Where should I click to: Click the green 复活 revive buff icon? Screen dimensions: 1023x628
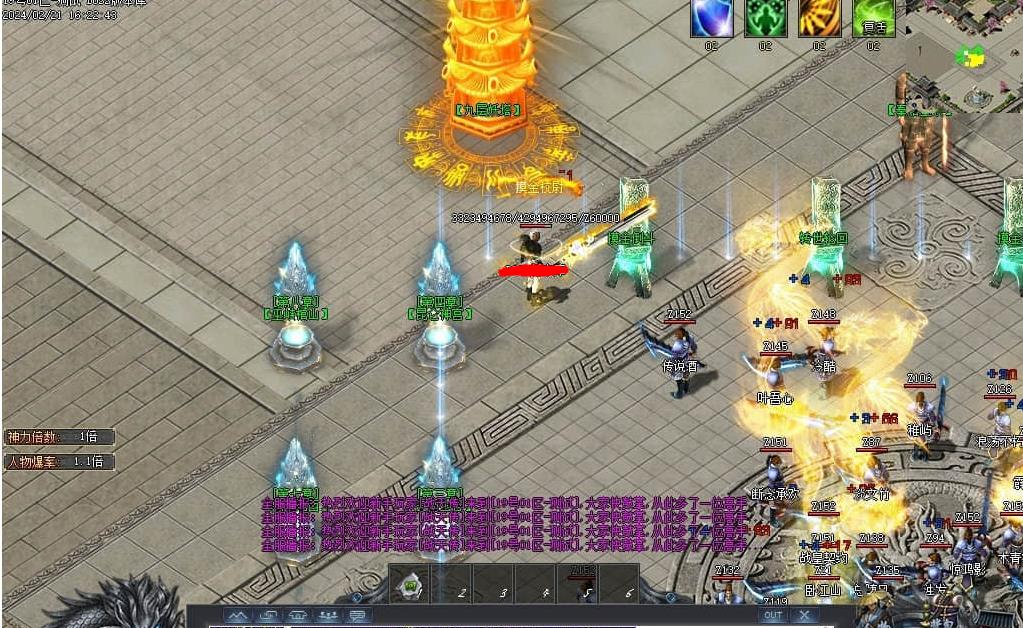tap(874, 18)
